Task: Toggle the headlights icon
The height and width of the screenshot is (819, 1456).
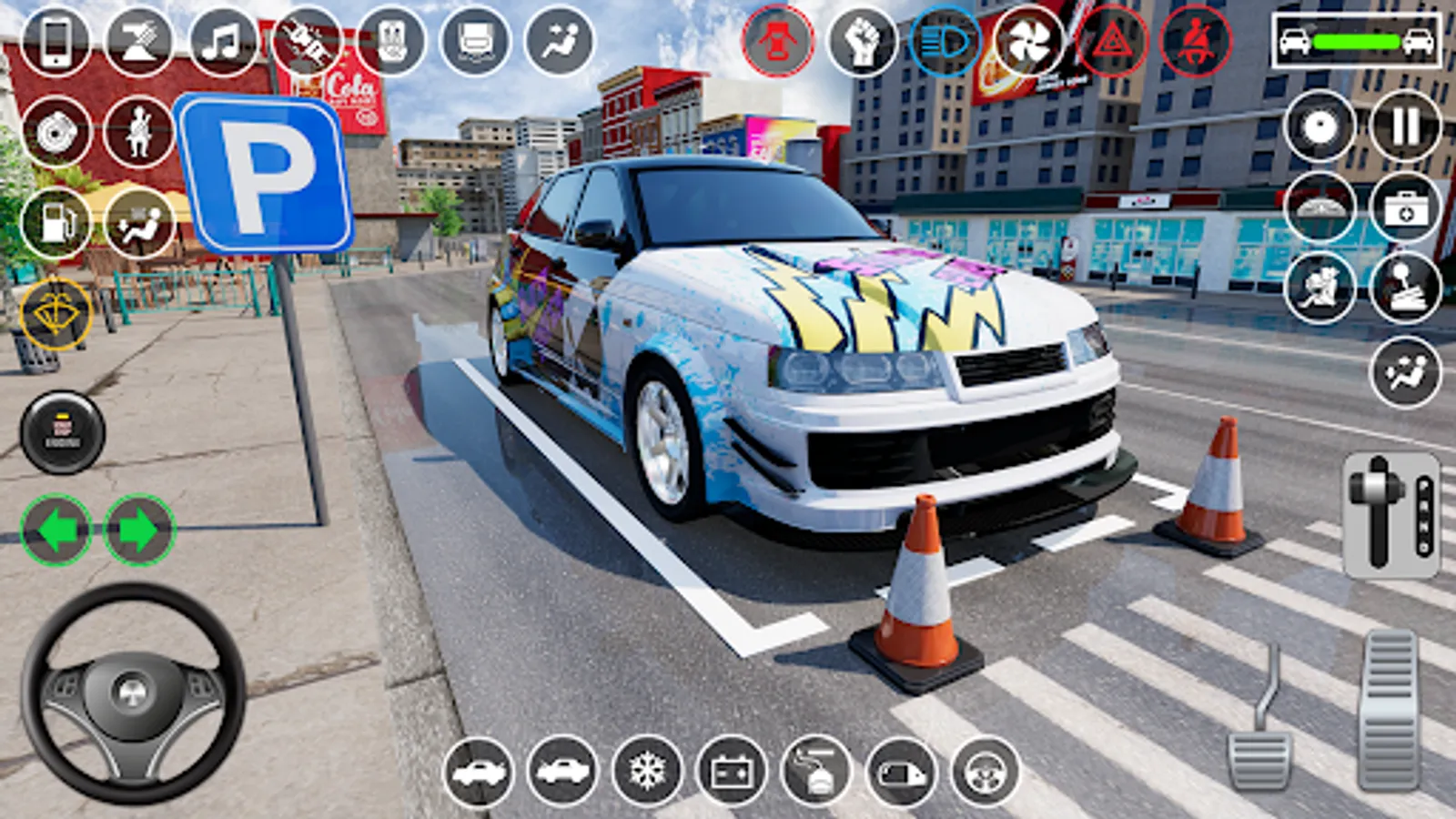Action: tap(946, 42)
